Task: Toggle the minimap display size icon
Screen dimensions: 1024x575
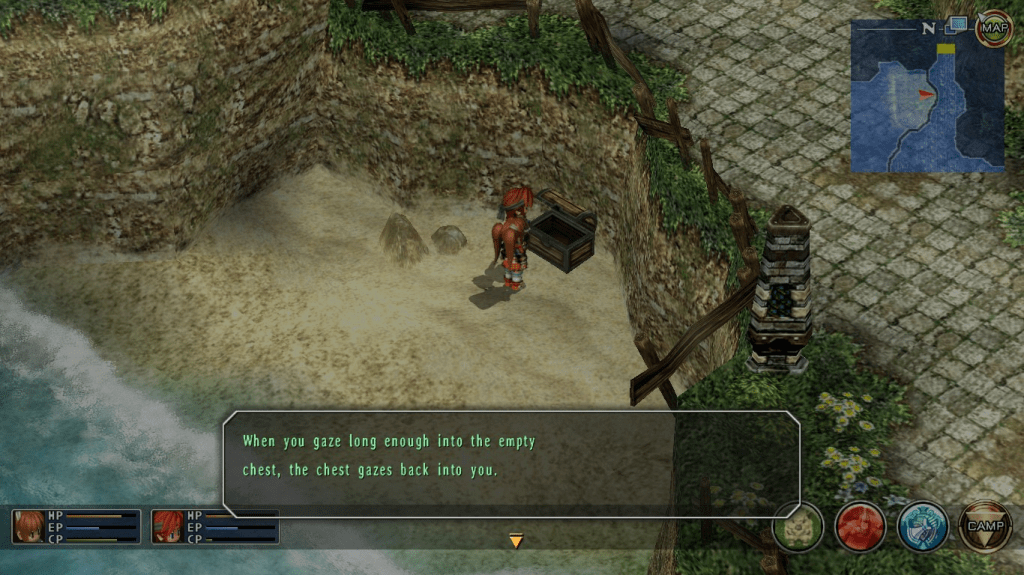Action: pos(958,24)
